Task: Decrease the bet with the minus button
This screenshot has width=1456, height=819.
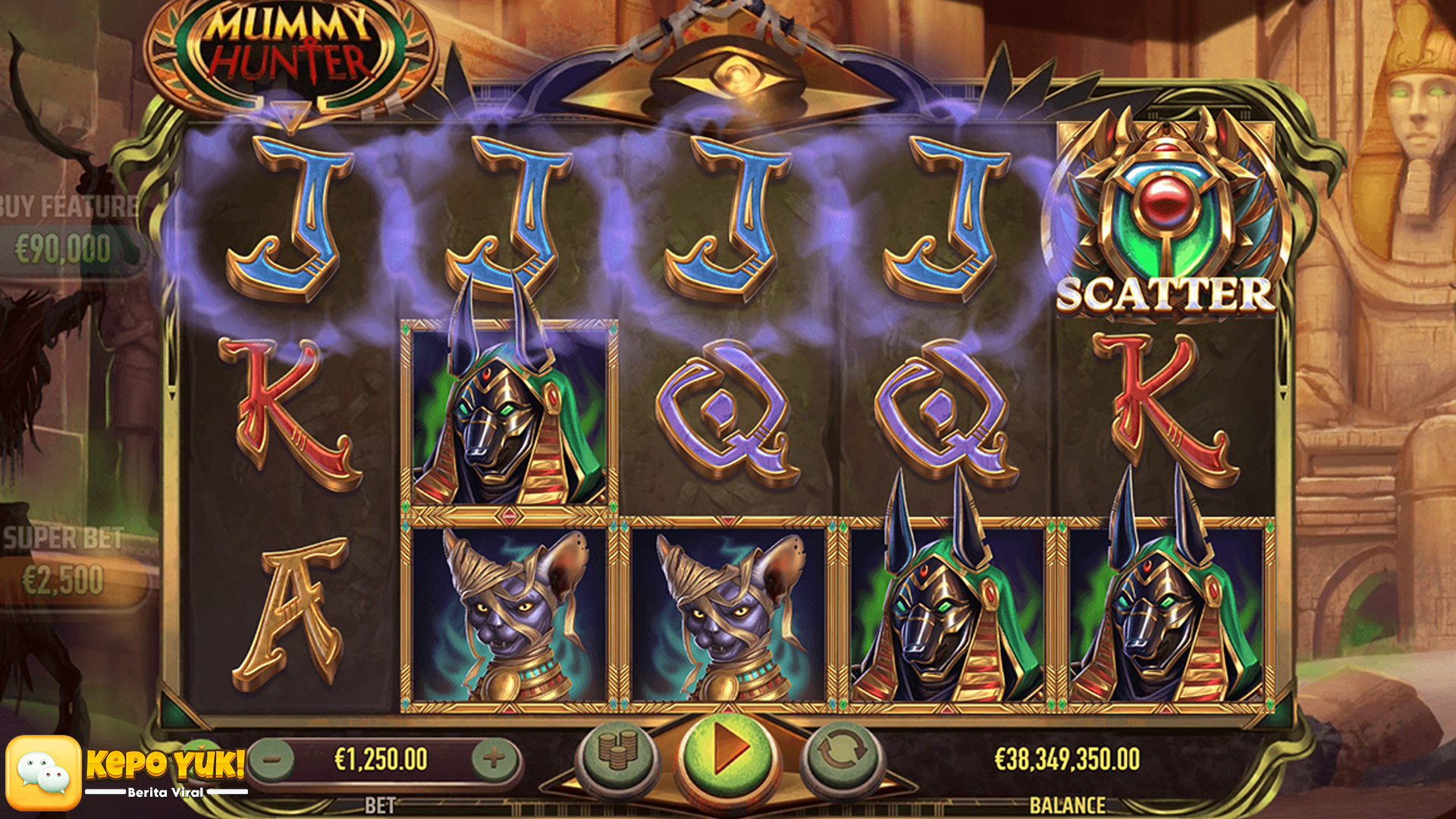Action: [x=272, y=758]
